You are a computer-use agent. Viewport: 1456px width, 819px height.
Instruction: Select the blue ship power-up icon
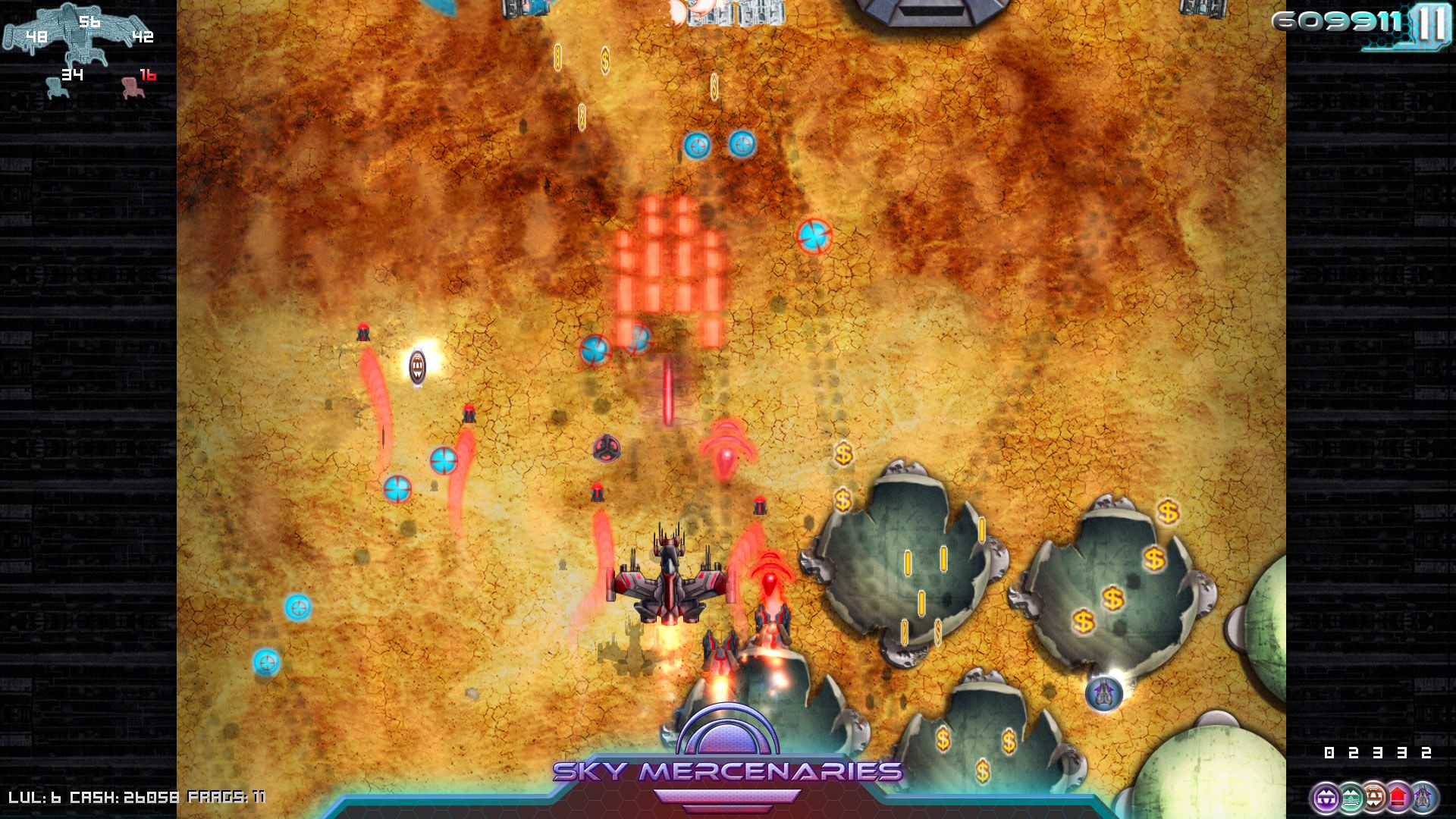pyautogui.click(x=1423, y=796)
